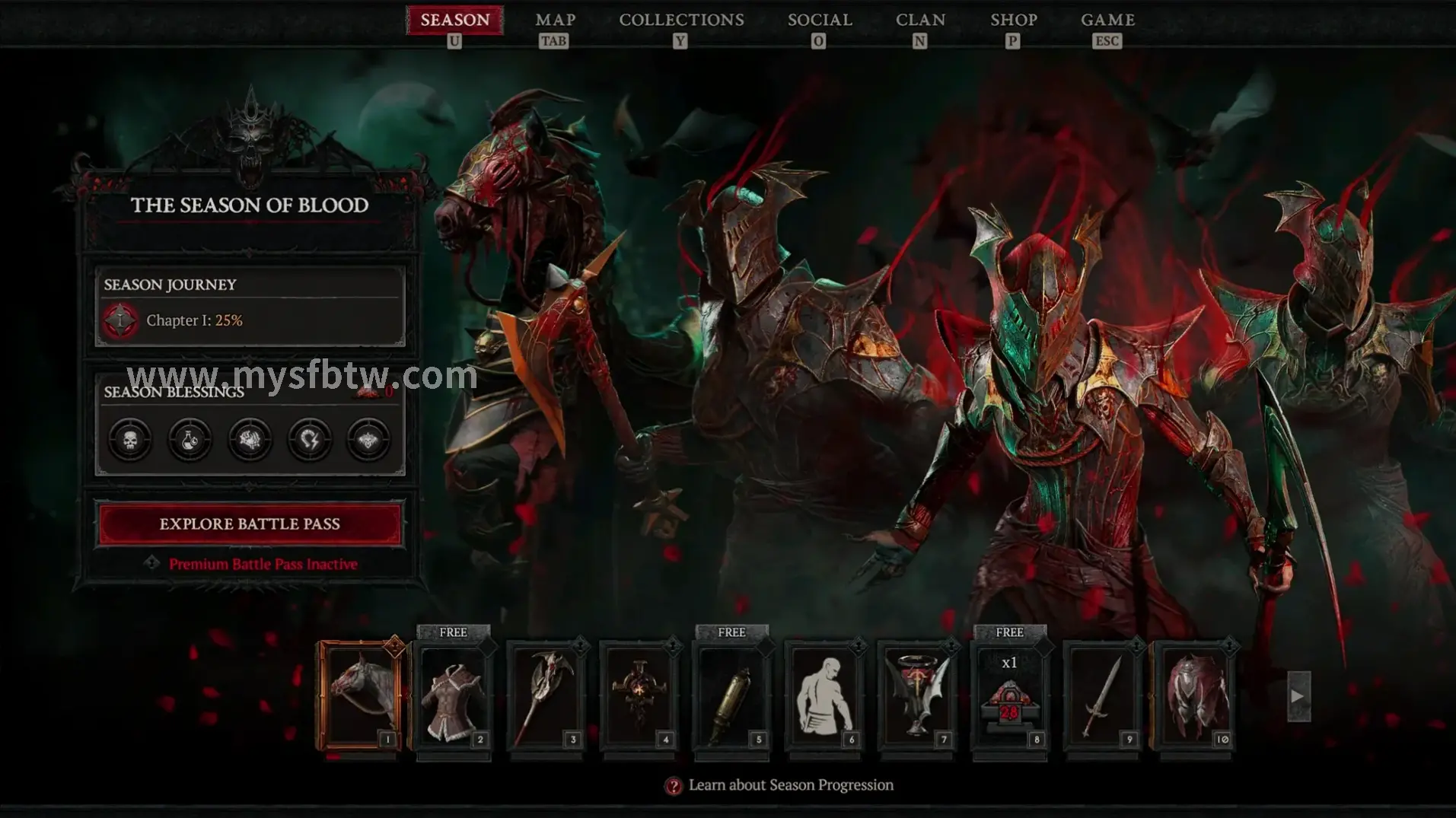Pick the helmet reward at tier 10
The image size is (1456, 818).
(1196, 696)
